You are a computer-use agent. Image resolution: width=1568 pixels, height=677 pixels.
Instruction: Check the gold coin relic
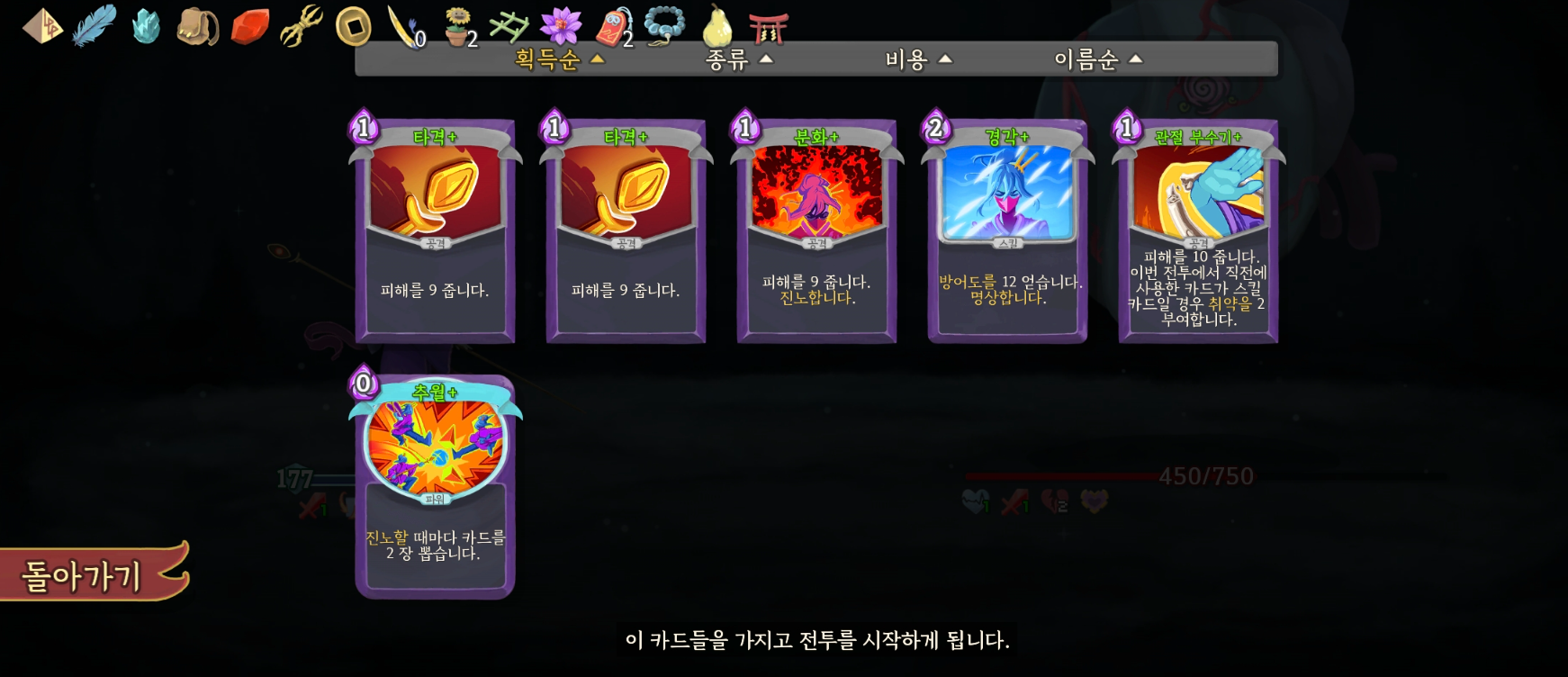pyautogui.click(x=353, y=27)
